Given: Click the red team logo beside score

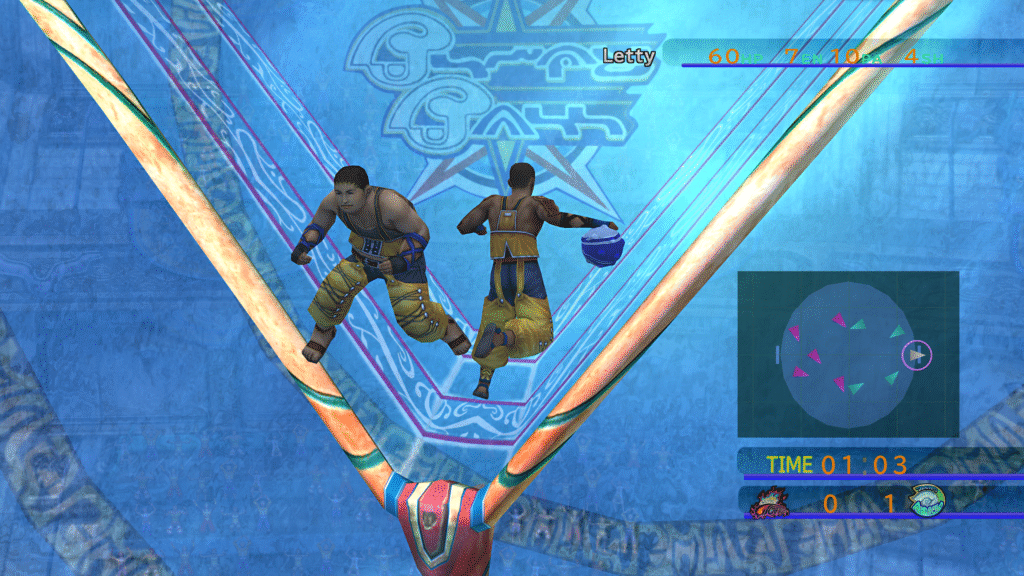Looking at the screenshot, I should click(768, 502).
